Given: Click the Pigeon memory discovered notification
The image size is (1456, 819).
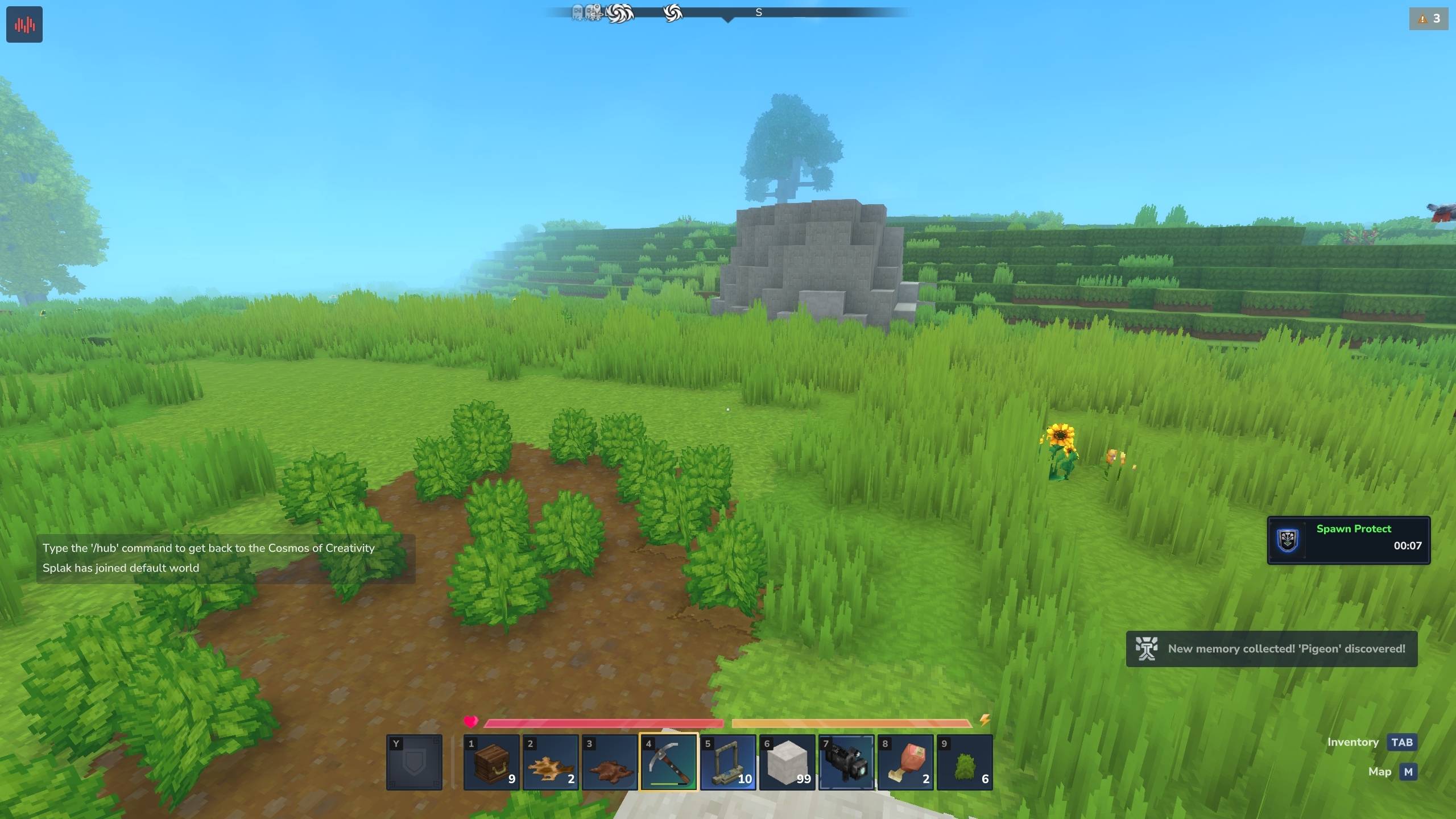Looking at the screenshot, I should [x=1272, y=649].
